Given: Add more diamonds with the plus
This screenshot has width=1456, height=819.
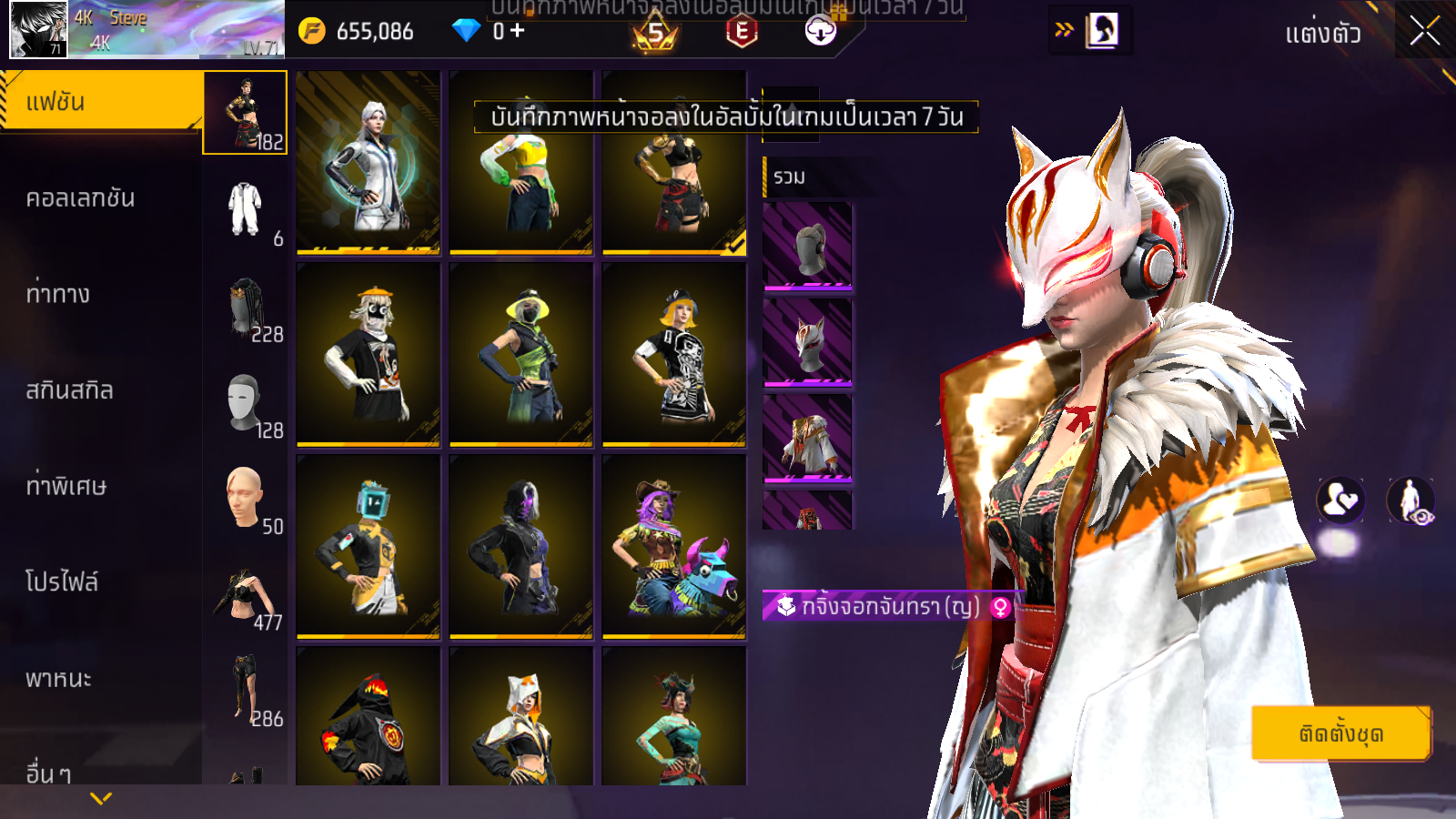Looking at the screenshot, I should (x=518, y=31).
